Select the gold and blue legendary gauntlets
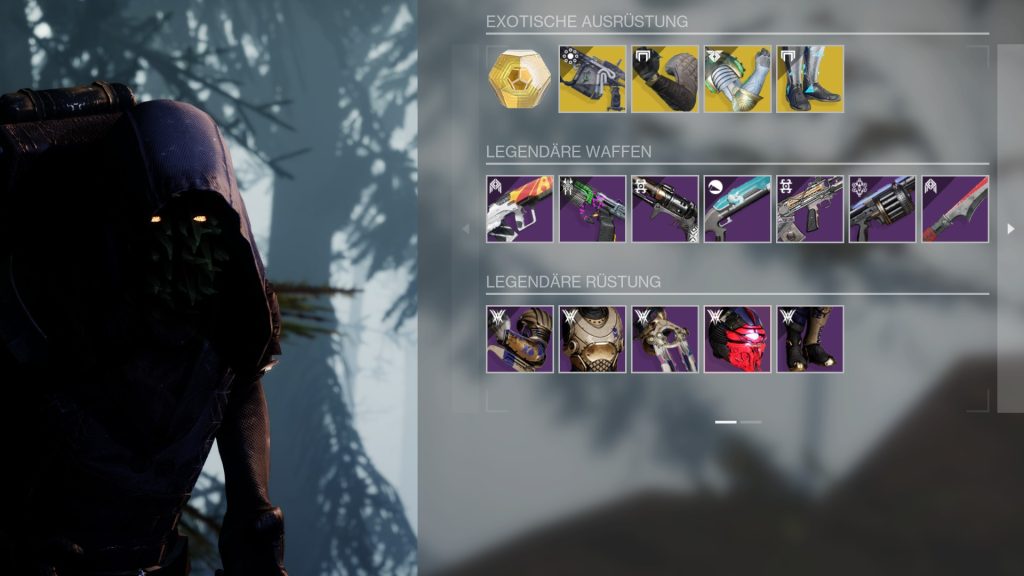The height and width of the screenshot is (576, 1024). 520,339
